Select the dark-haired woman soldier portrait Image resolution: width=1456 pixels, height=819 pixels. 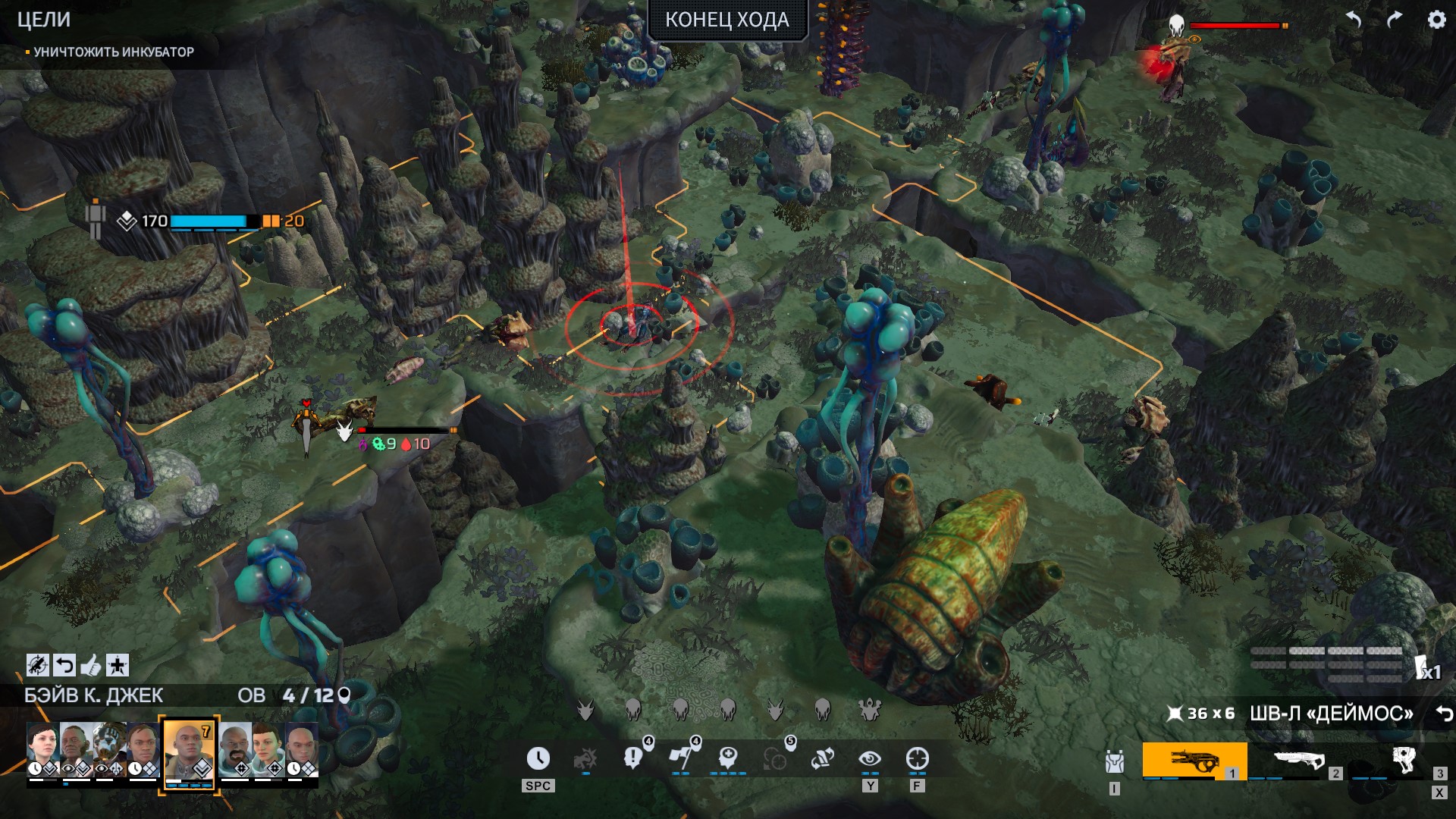(43, 749)
